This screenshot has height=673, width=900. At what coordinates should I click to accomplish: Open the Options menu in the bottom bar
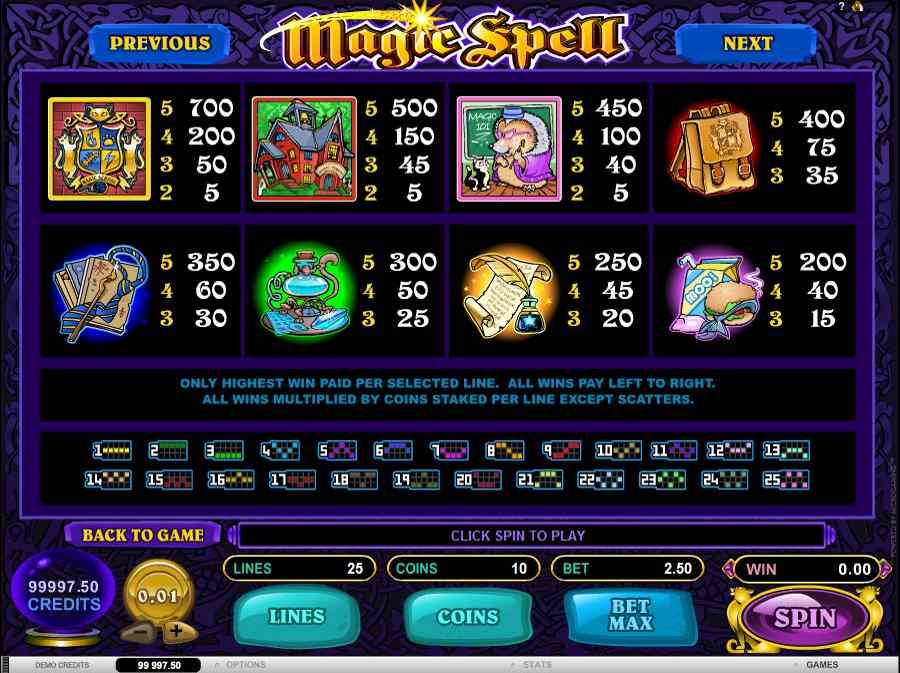[x=245, y=664]
